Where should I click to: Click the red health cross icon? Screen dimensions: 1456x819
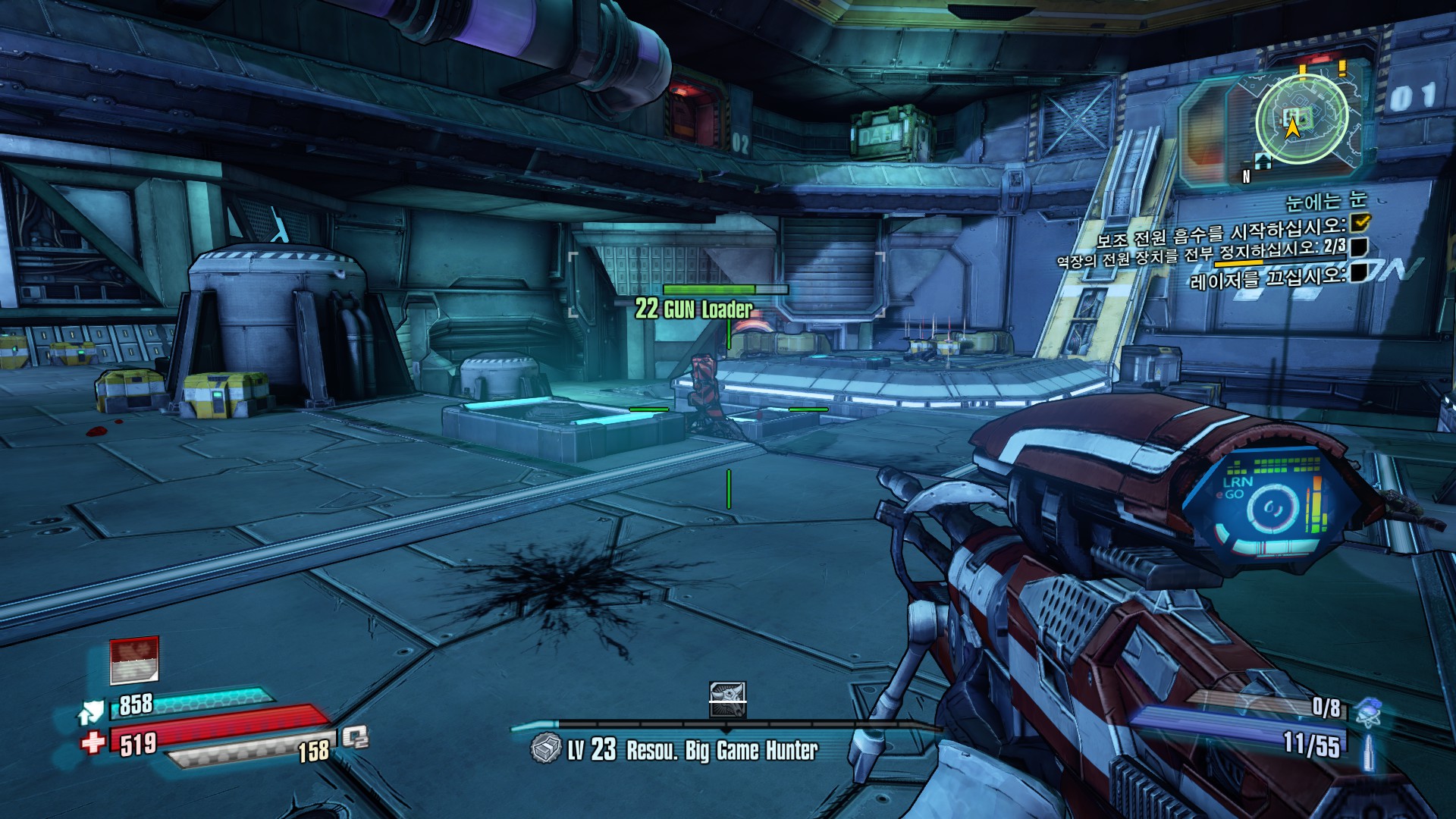[93, 742]
